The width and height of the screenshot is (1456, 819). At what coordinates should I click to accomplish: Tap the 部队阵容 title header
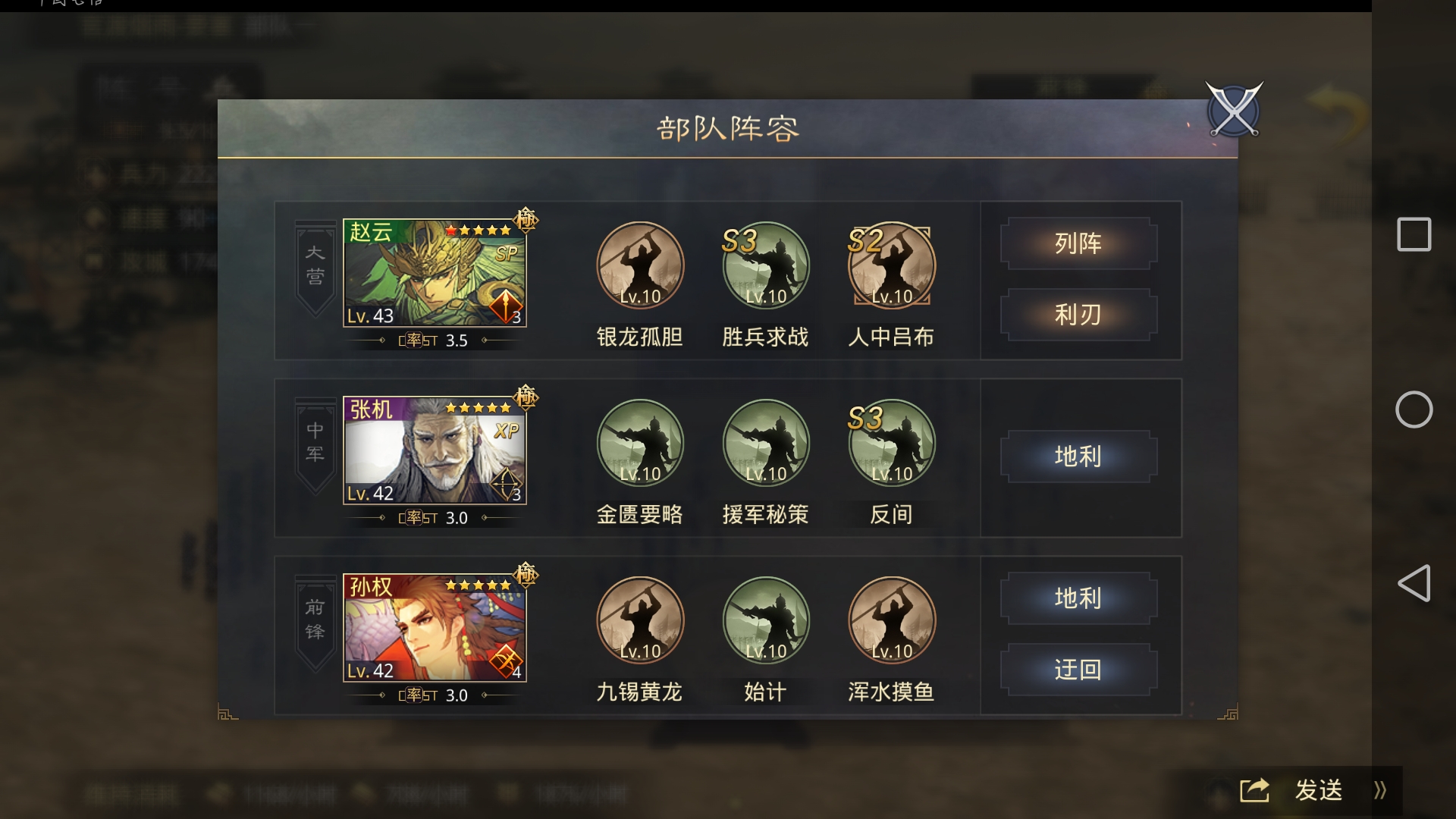point(728,127)
